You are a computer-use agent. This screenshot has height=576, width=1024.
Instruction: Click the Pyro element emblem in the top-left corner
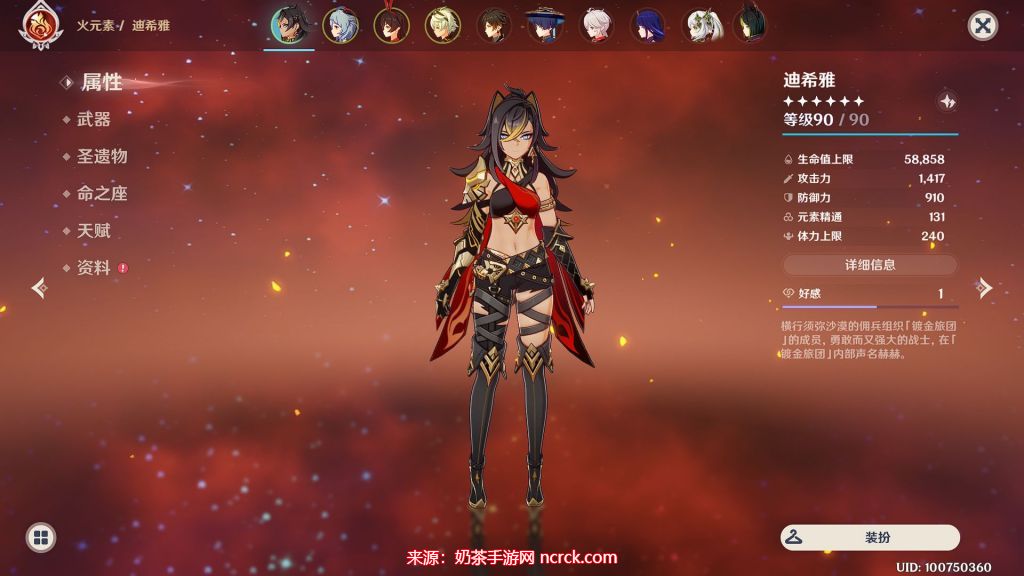click(36, 26)
